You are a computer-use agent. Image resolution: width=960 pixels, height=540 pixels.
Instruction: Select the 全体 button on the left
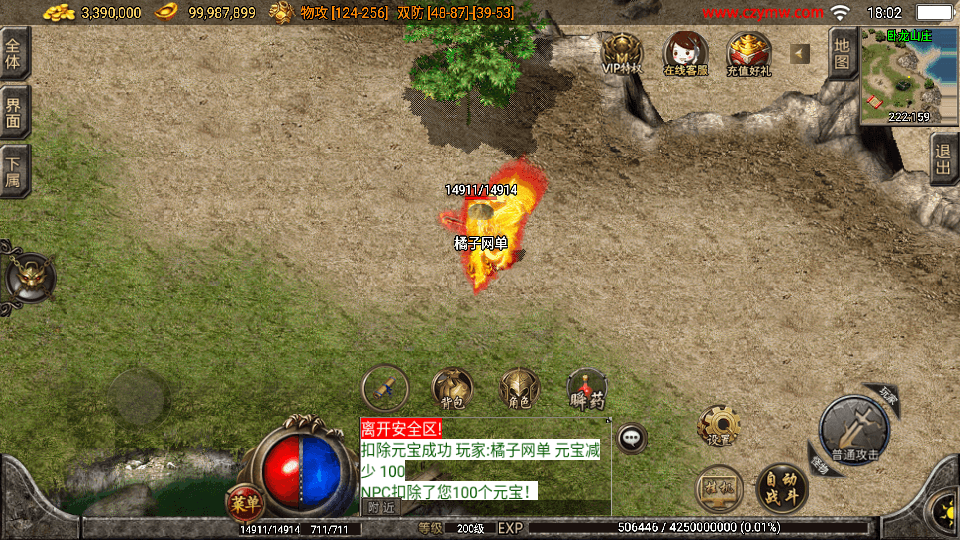click(x=14, y=53)
